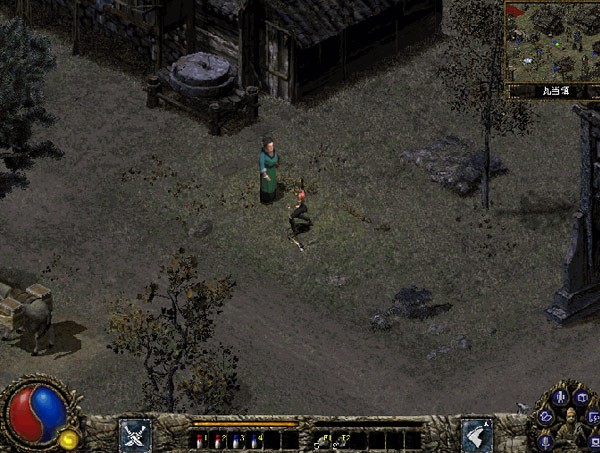
Task: Open the book icon menu
Action: [581, 397]
